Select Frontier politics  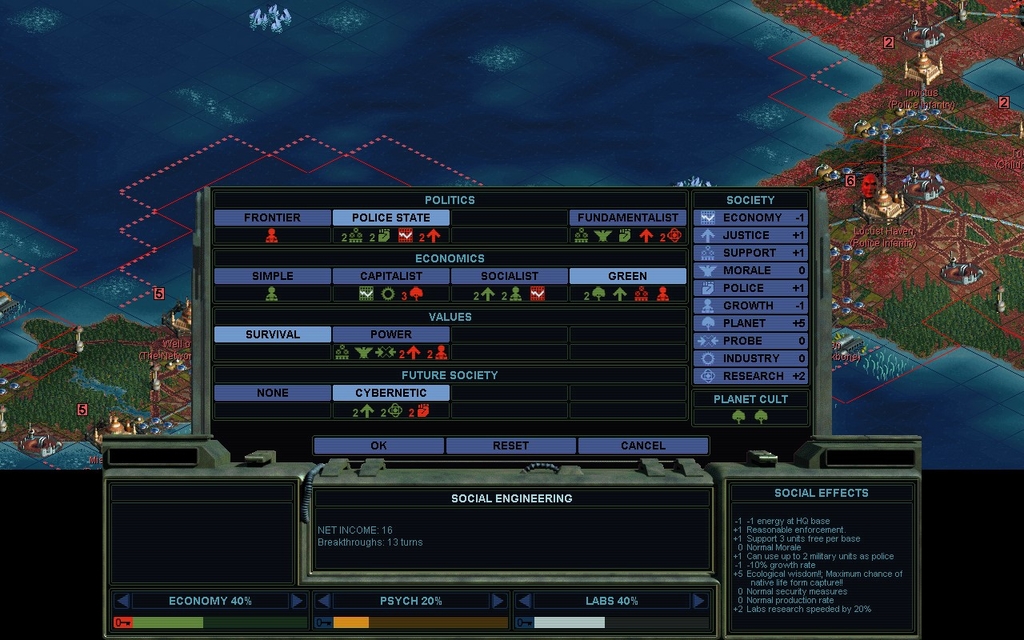click(272, 218)
